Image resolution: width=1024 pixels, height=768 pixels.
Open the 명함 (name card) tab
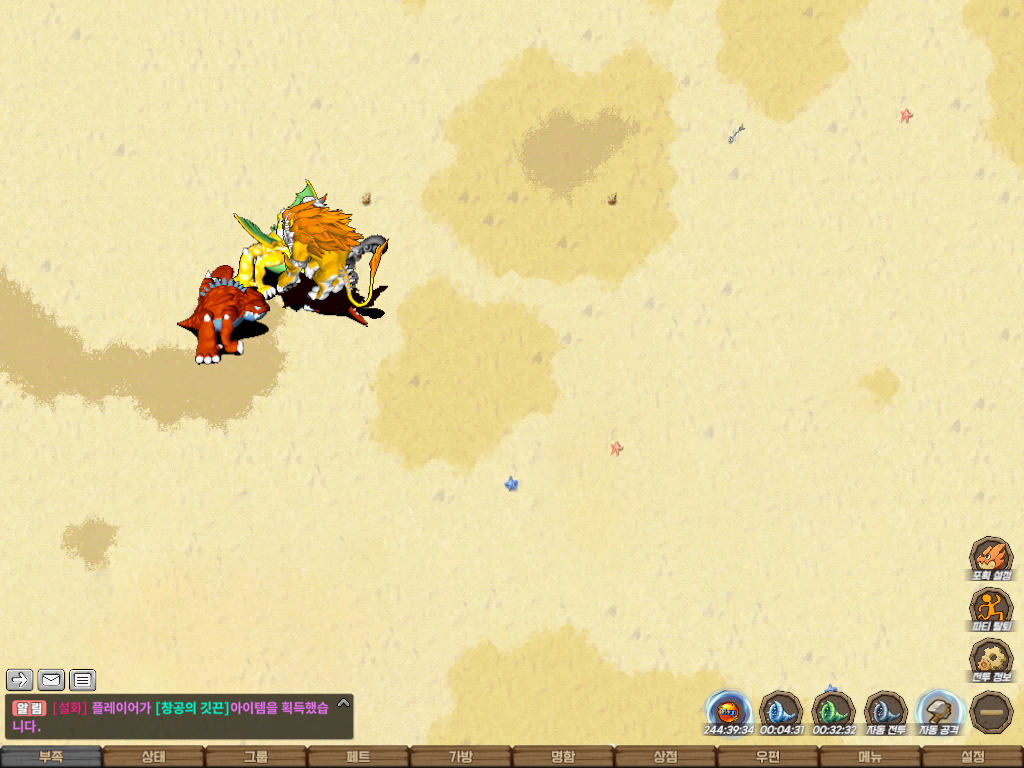[563, 757]
